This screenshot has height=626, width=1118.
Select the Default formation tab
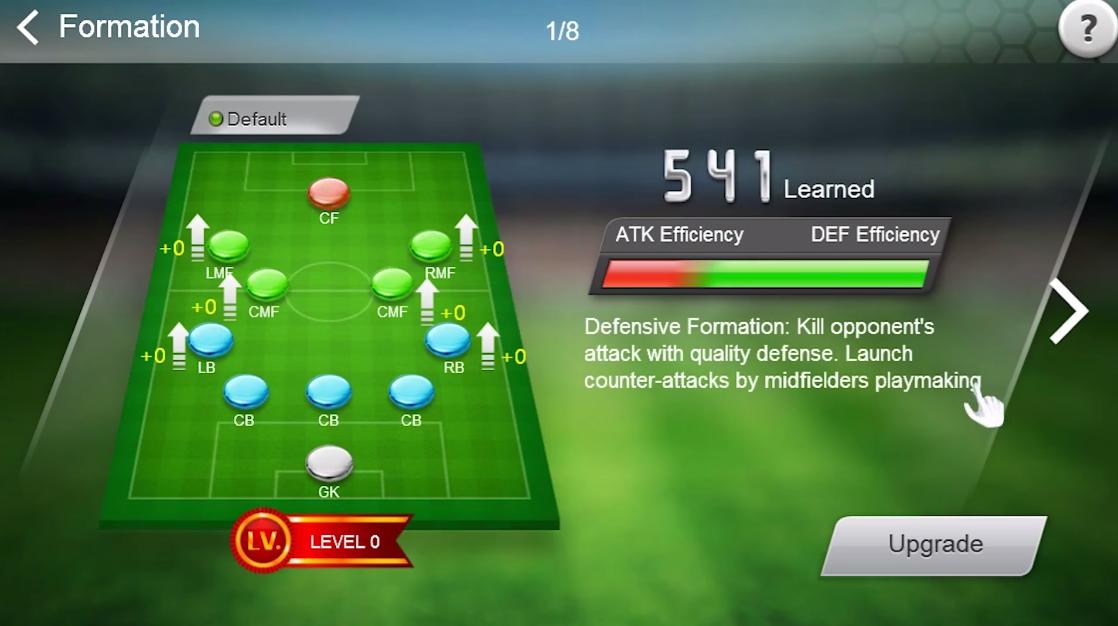click(x=273, y=118)
